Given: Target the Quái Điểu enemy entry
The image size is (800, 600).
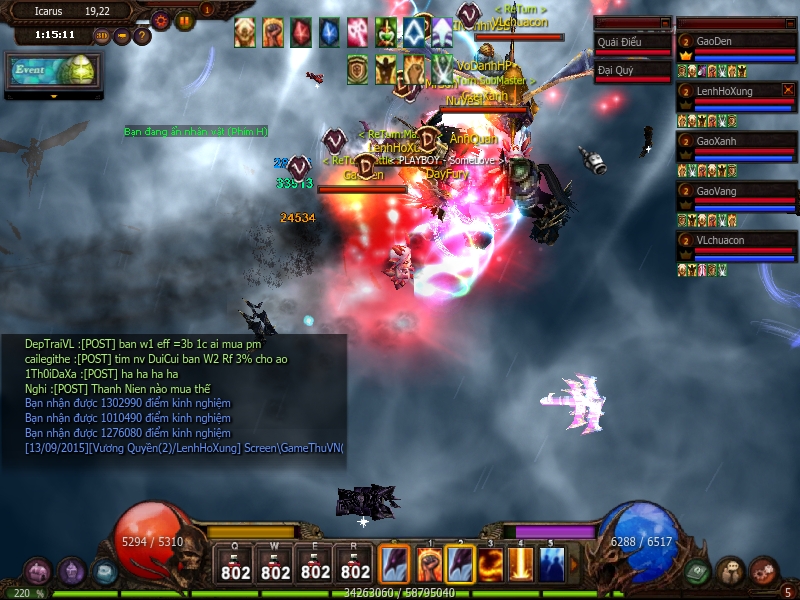Looking at the screenshot, I should click(x=632, y=44).
